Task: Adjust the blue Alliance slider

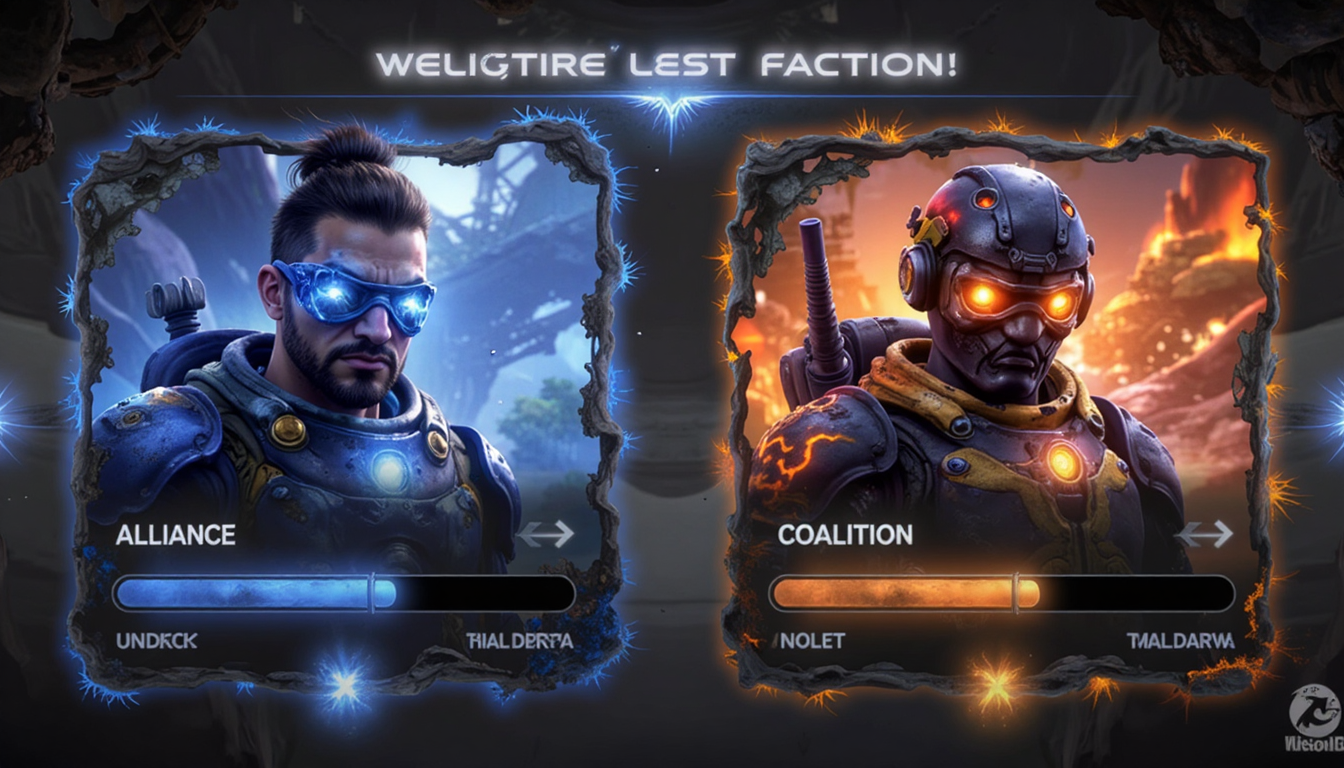Action: tap(372, 594)
